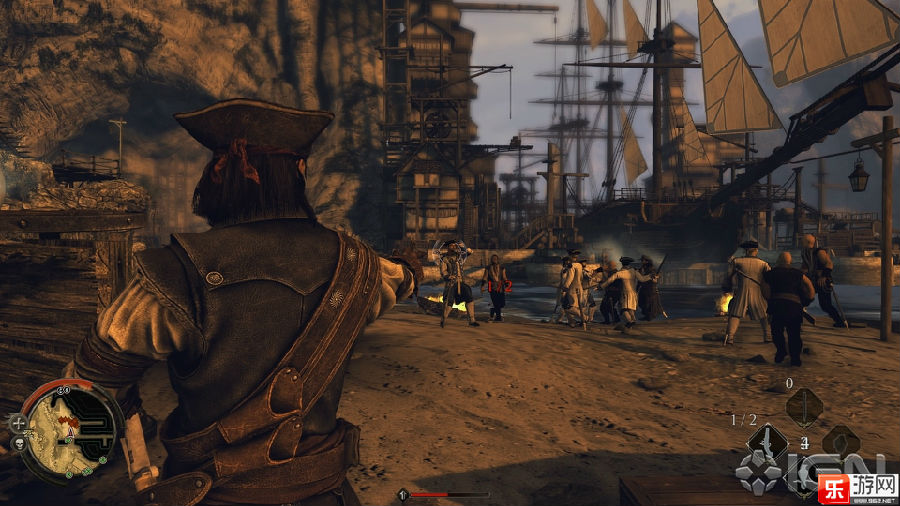Choose the top diamond slot showing a blade

(x=804, y=407)
